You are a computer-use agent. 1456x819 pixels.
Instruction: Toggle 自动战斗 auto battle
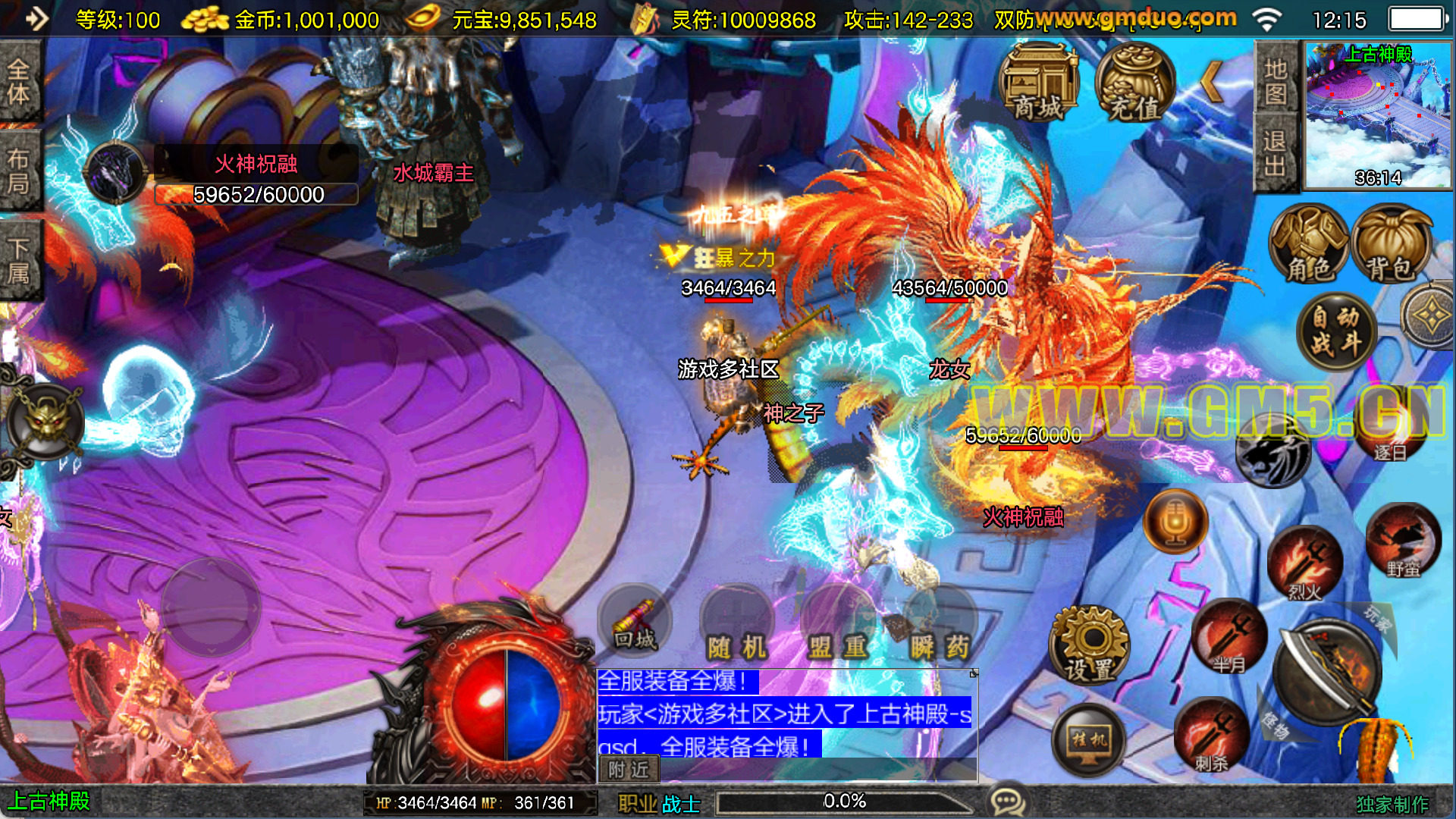coord(1335,331)
